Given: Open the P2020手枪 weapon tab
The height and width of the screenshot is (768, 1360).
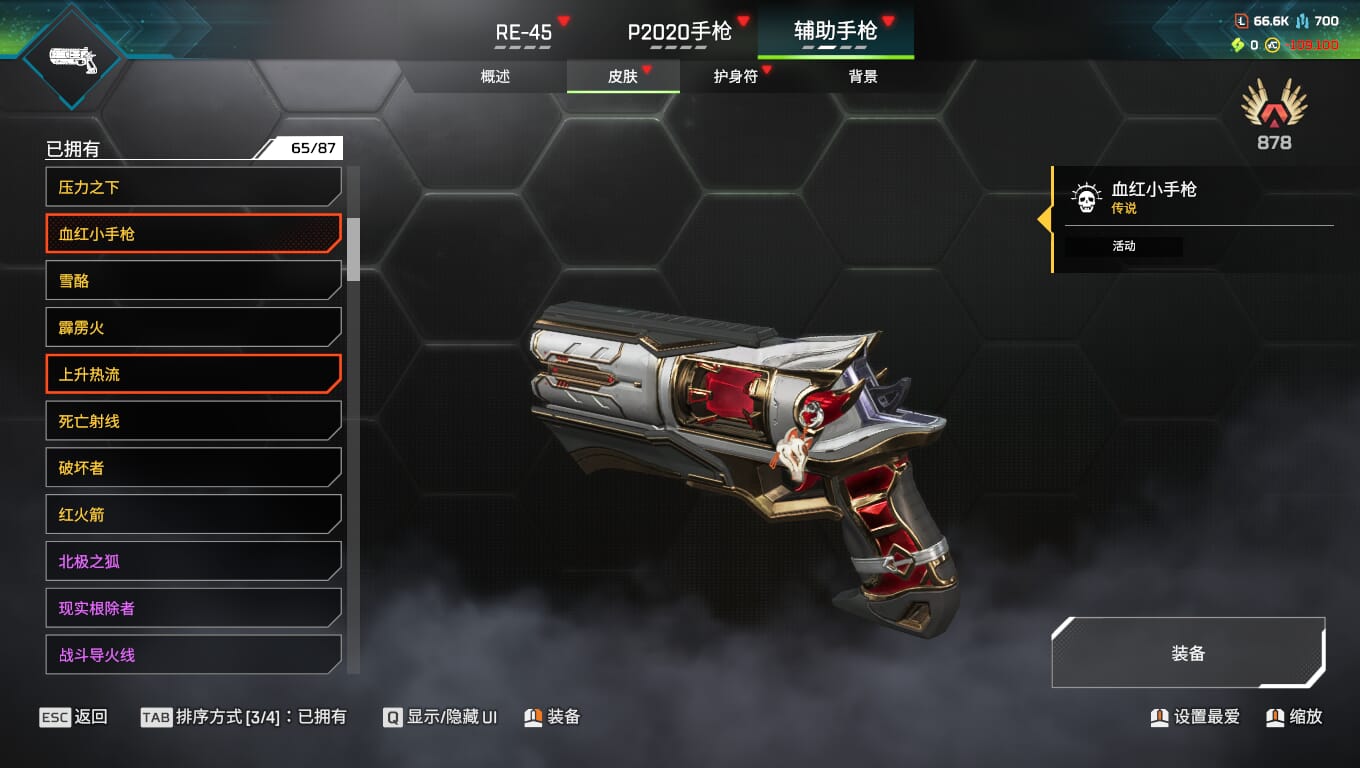Looking at the screenshot, I should coord(680,32).
